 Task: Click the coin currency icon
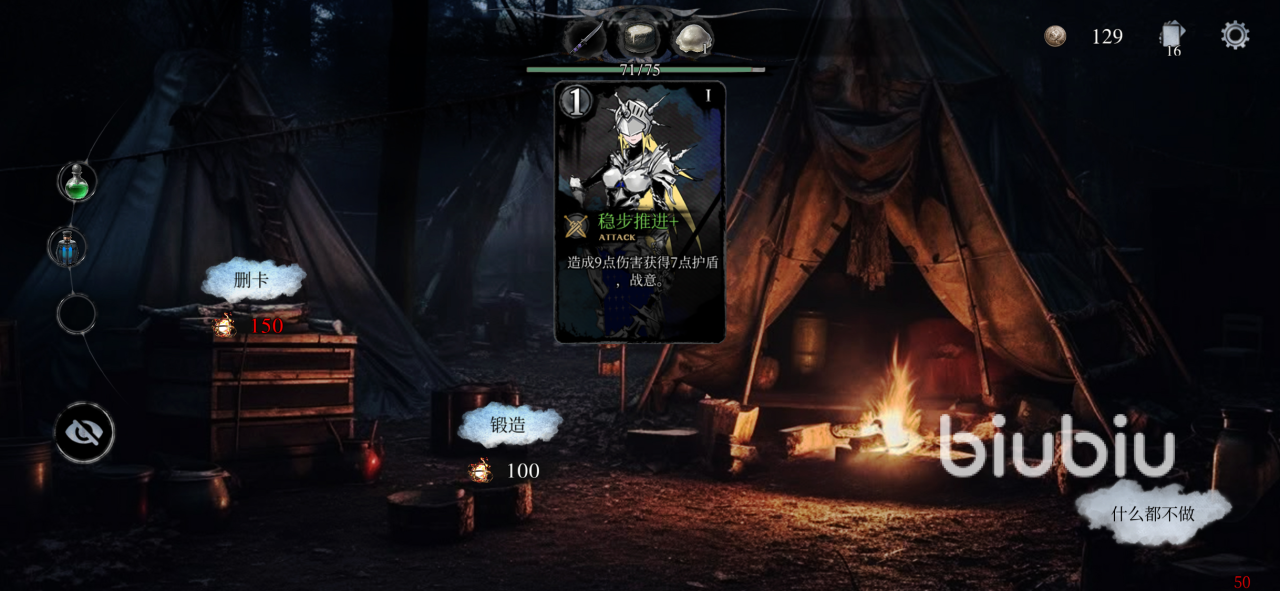tap(1055, 37)
